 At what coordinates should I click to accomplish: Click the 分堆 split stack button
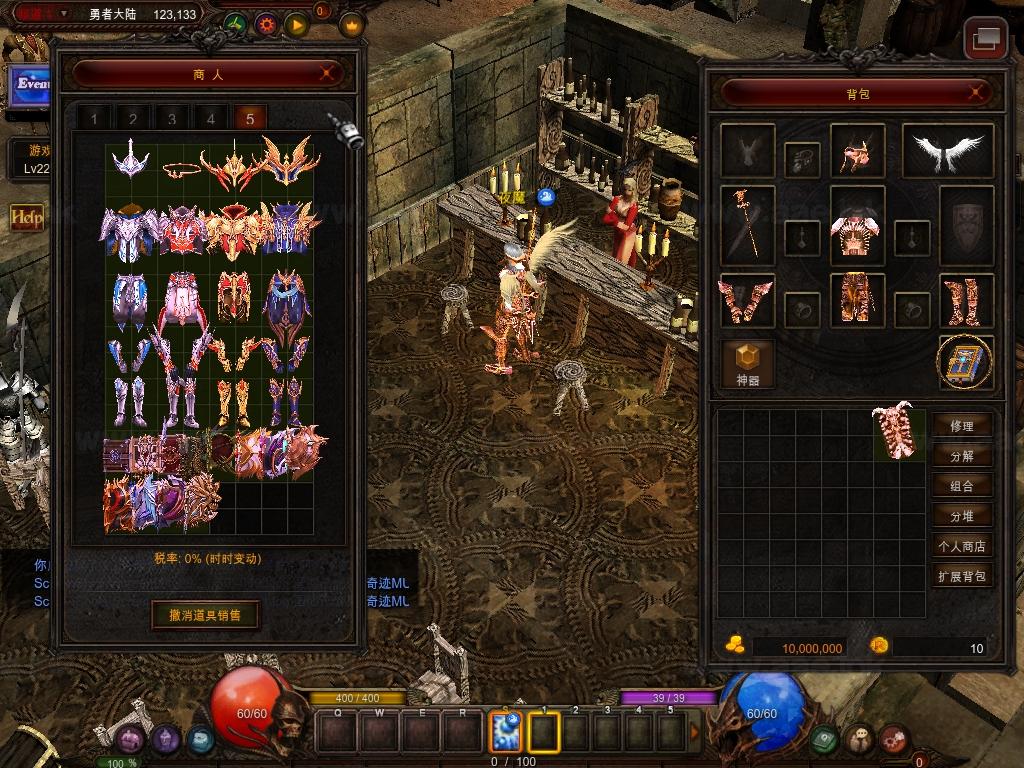tap(961, 516)
